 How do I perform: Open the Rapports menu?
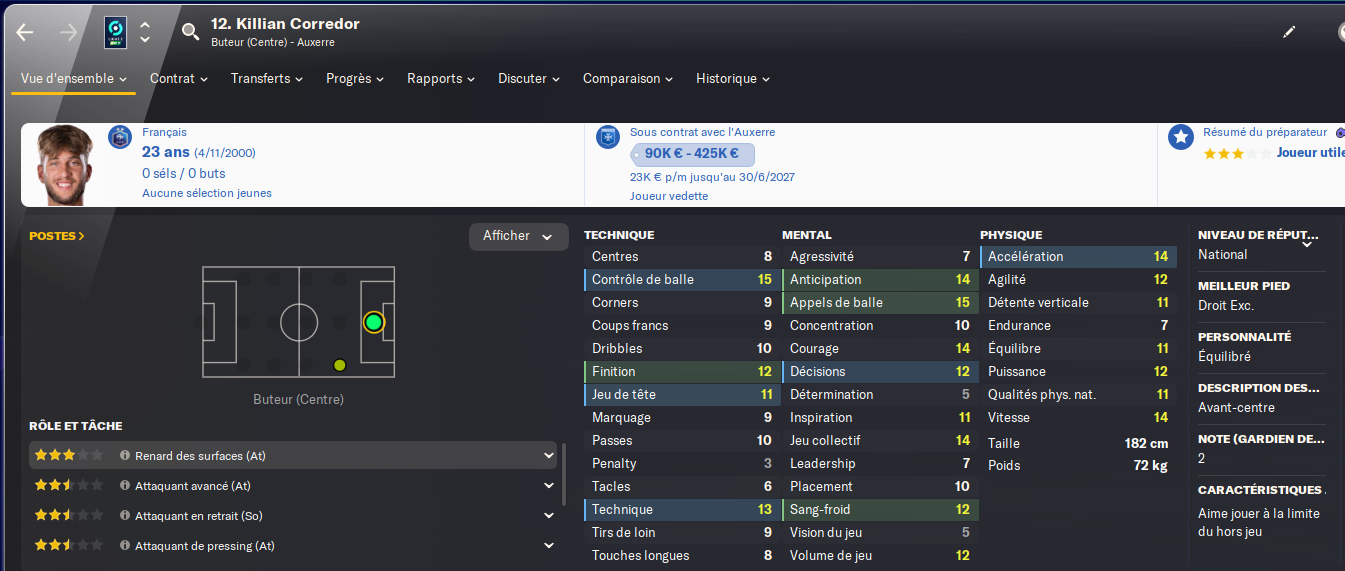(x=442, y=79)
